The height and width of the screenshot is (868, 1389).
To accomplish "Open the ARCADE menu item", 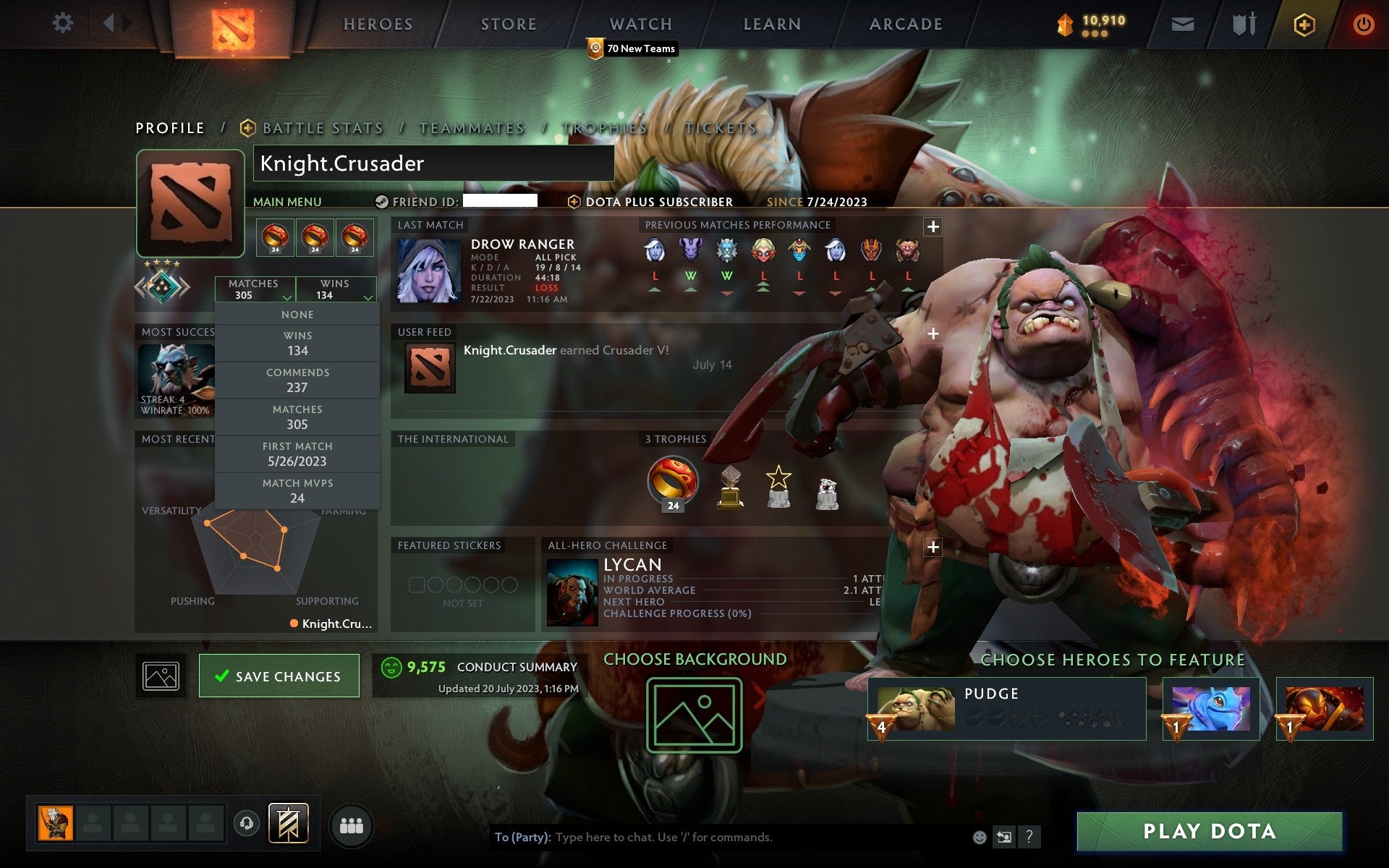I will pos(904,24).
